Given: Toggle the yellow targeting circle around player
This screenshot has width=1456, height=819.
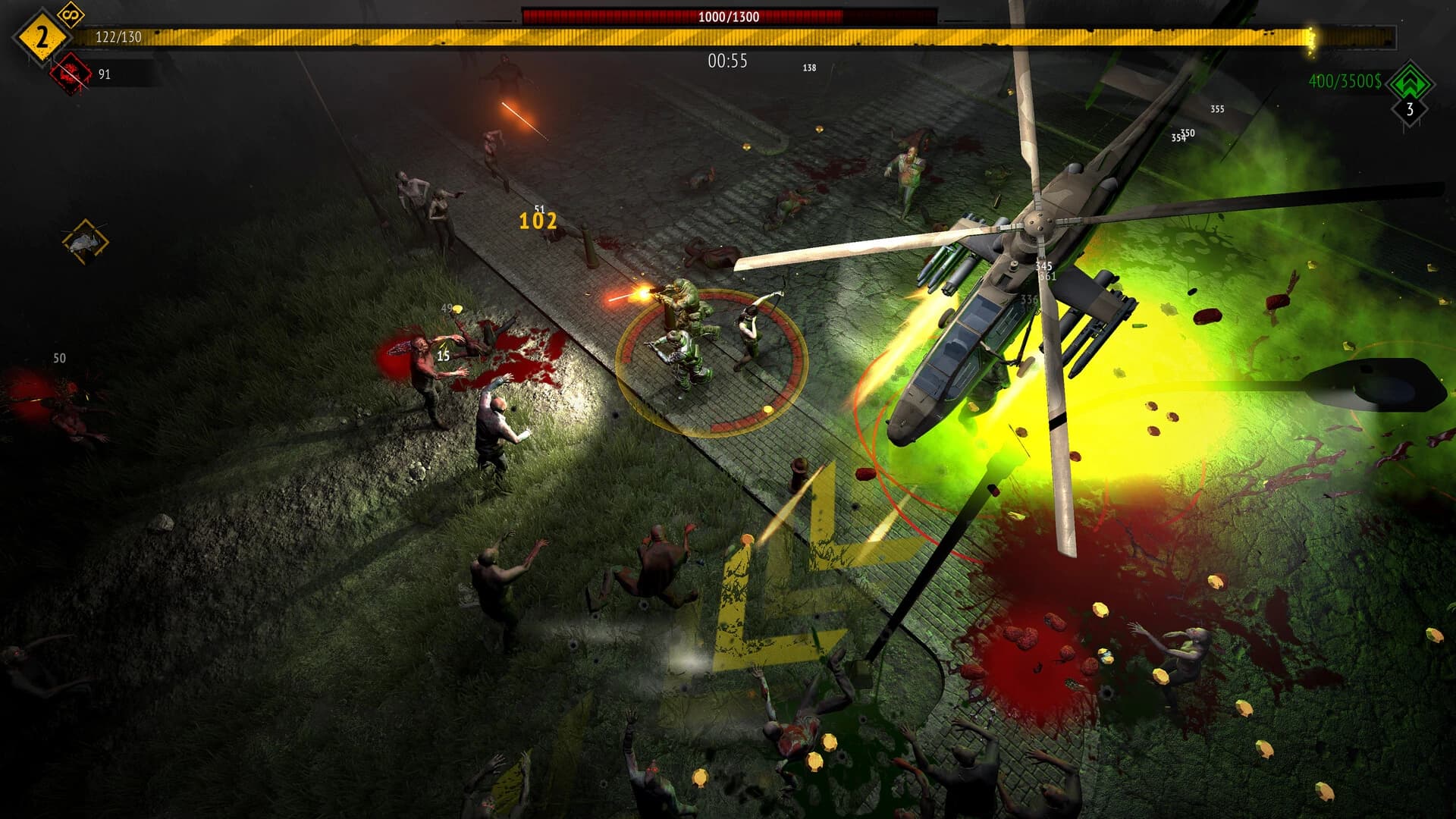Looking at the screenshot, I should click(713, 356).
